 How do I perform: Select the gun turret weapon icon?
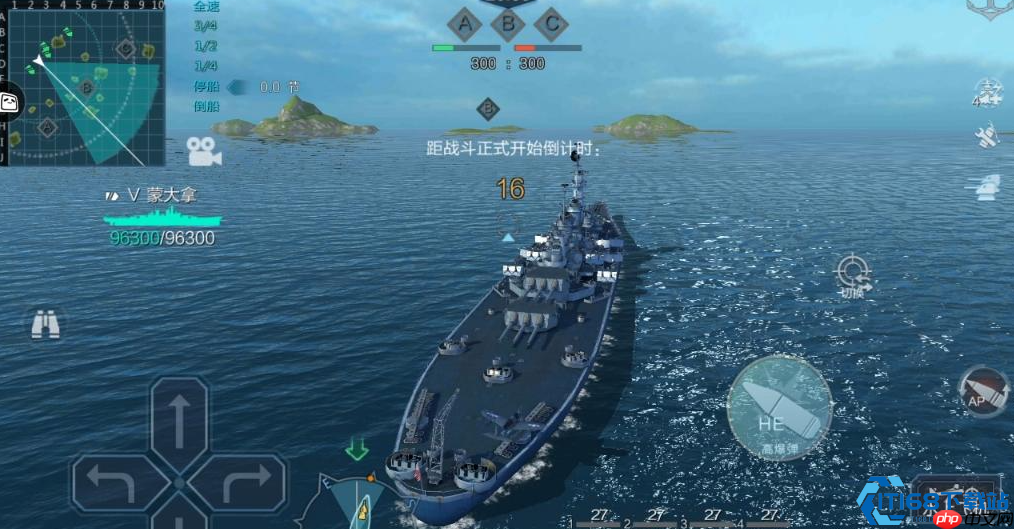coord(986,185)
